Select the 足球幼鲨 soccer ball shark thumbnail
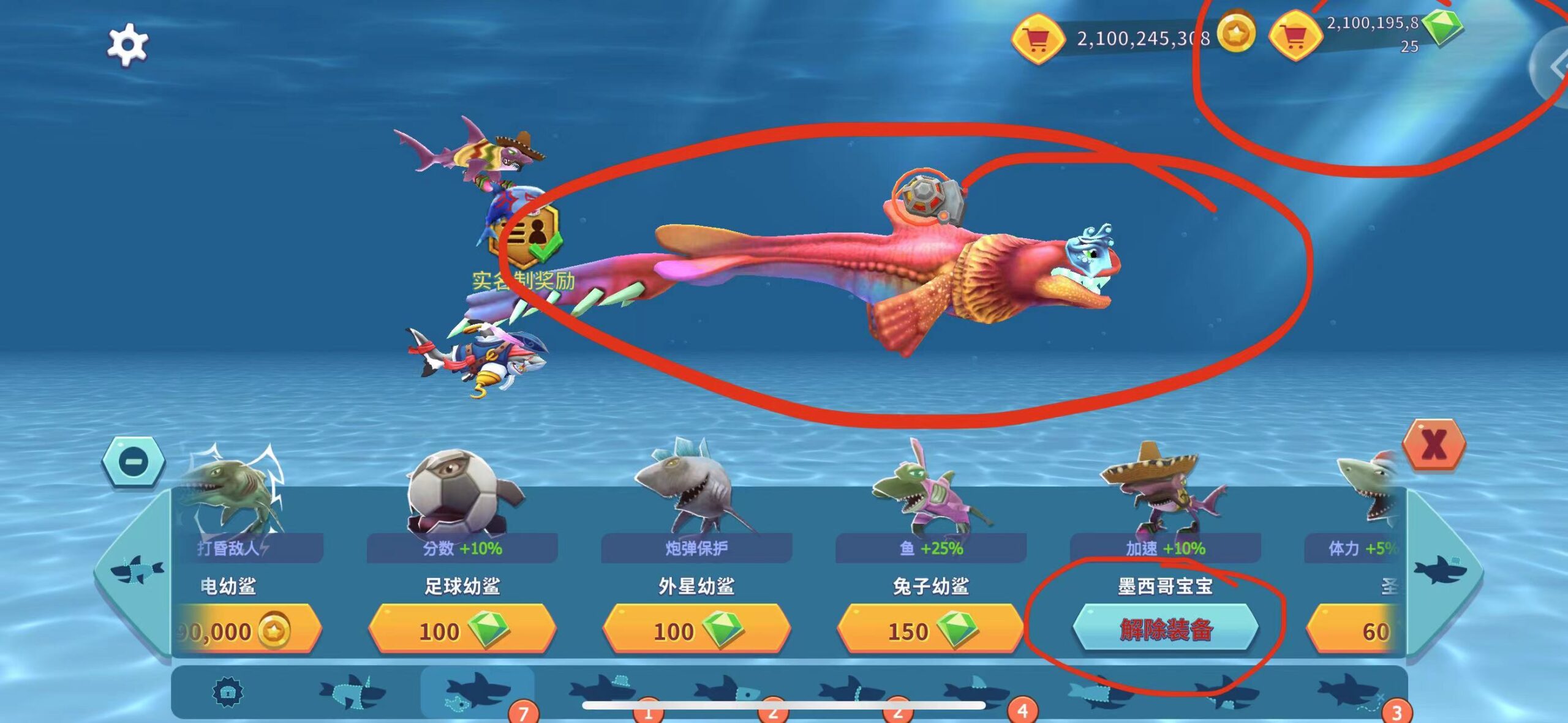 [462, 490]
